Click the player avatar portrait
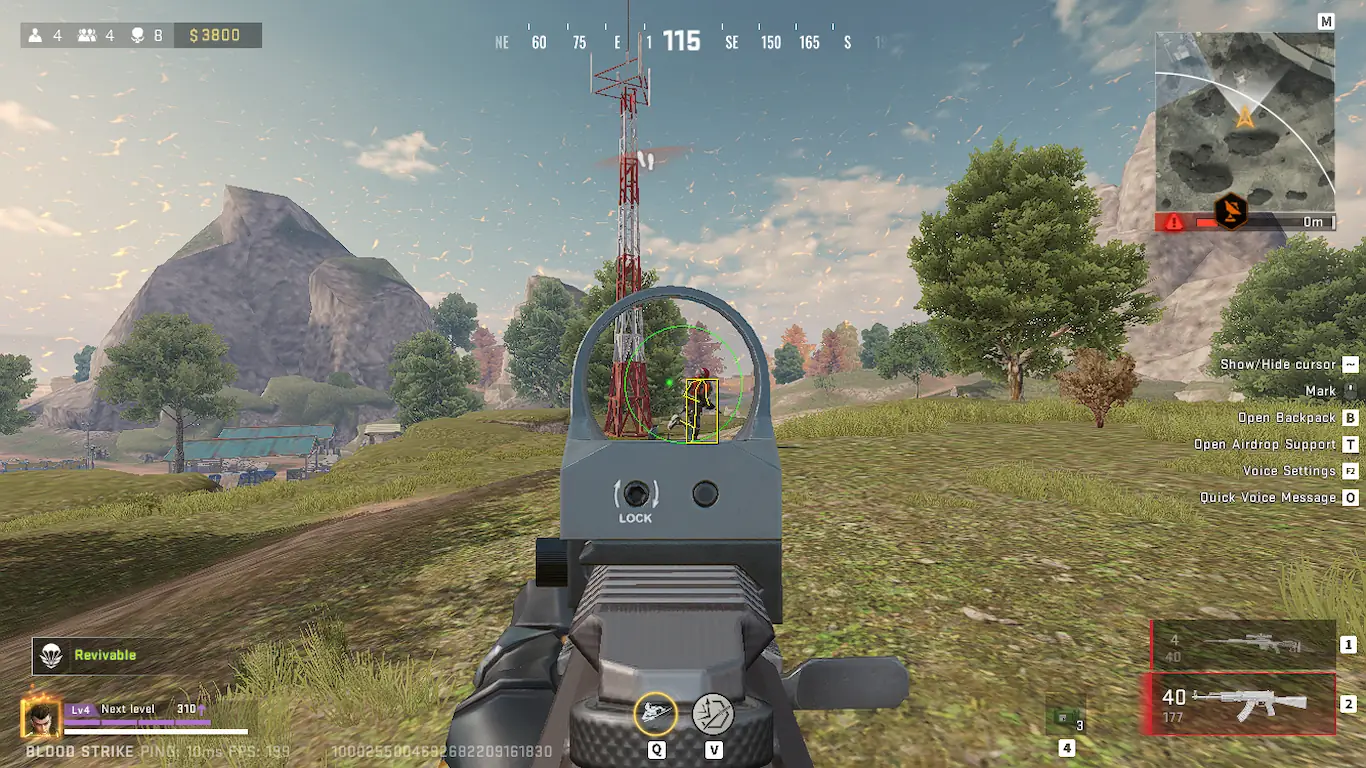This screenshot has height=768, width=1366. click(41, 718)
